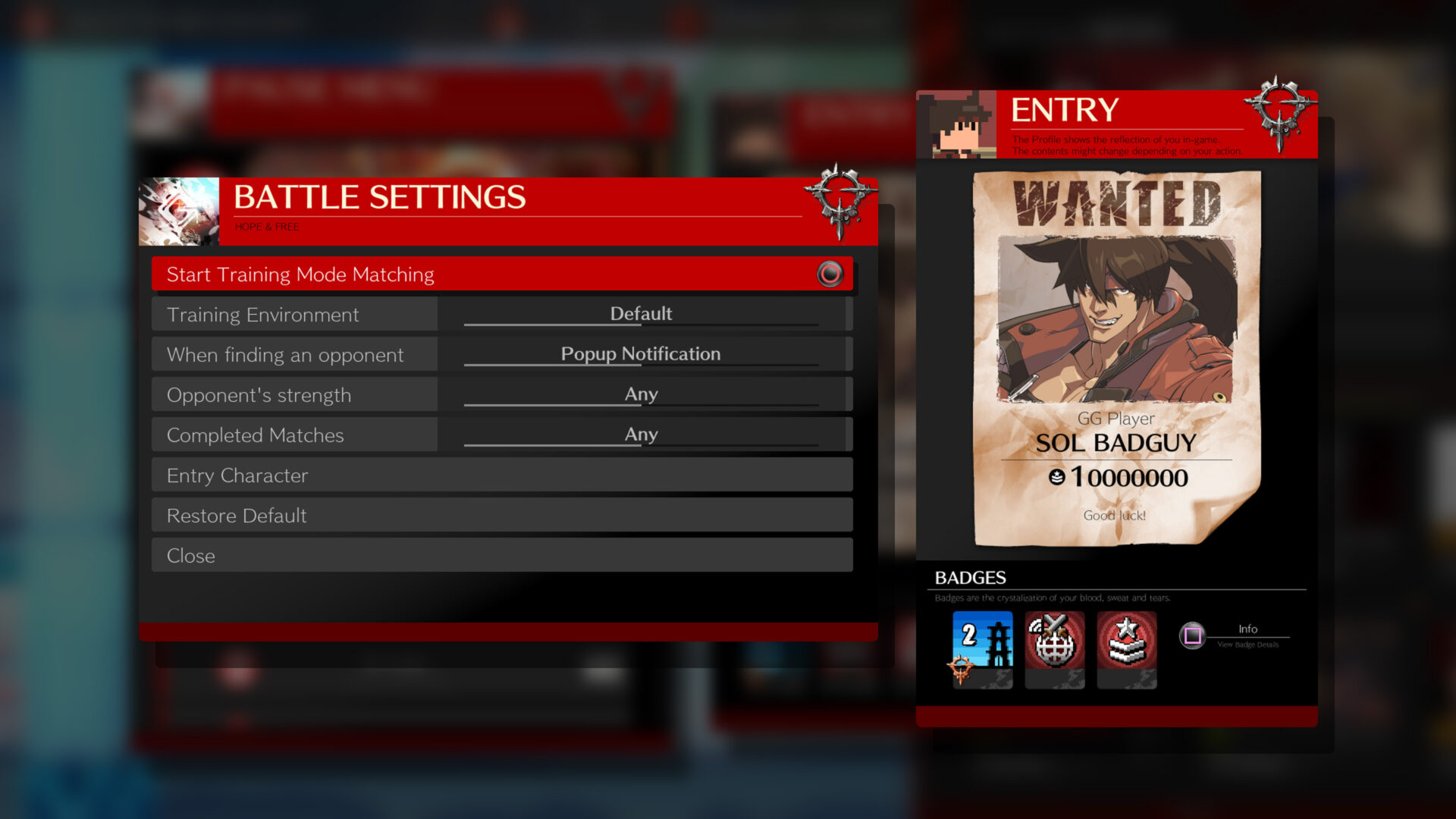Select the blue tower badge numbered 2

981,650
